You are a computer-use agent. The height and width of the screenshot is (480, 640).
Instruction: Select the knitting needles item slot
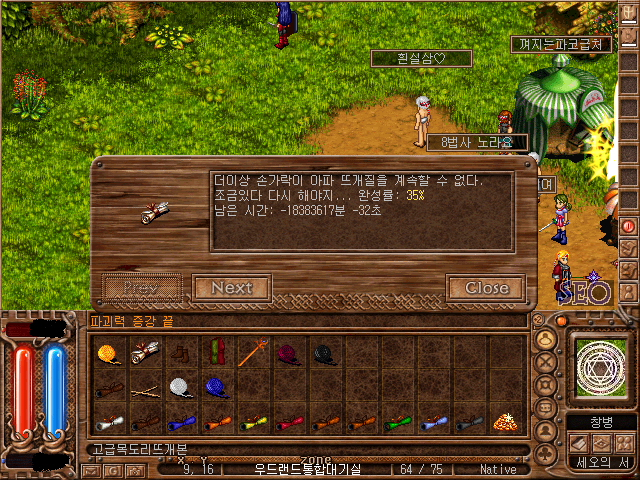coord(143,390)
